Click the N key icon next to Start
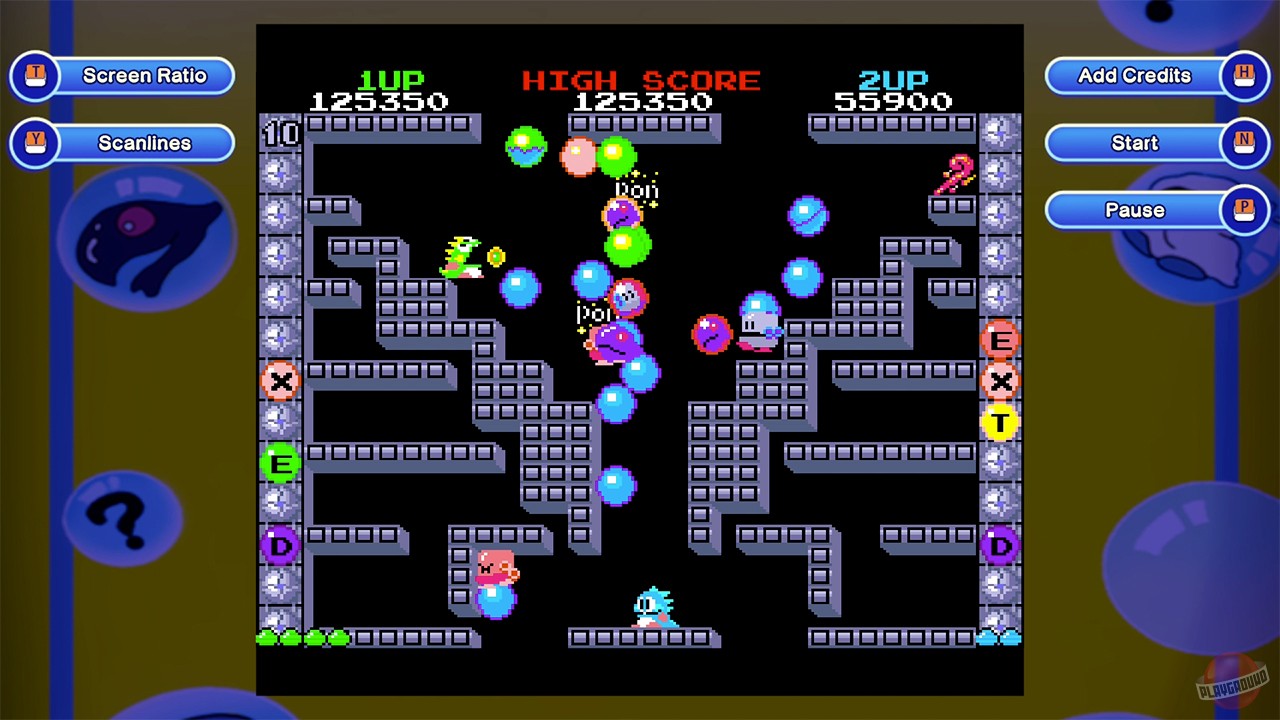The height and width of the screenshot is (720, 1280). click(x=1244, y=143)
